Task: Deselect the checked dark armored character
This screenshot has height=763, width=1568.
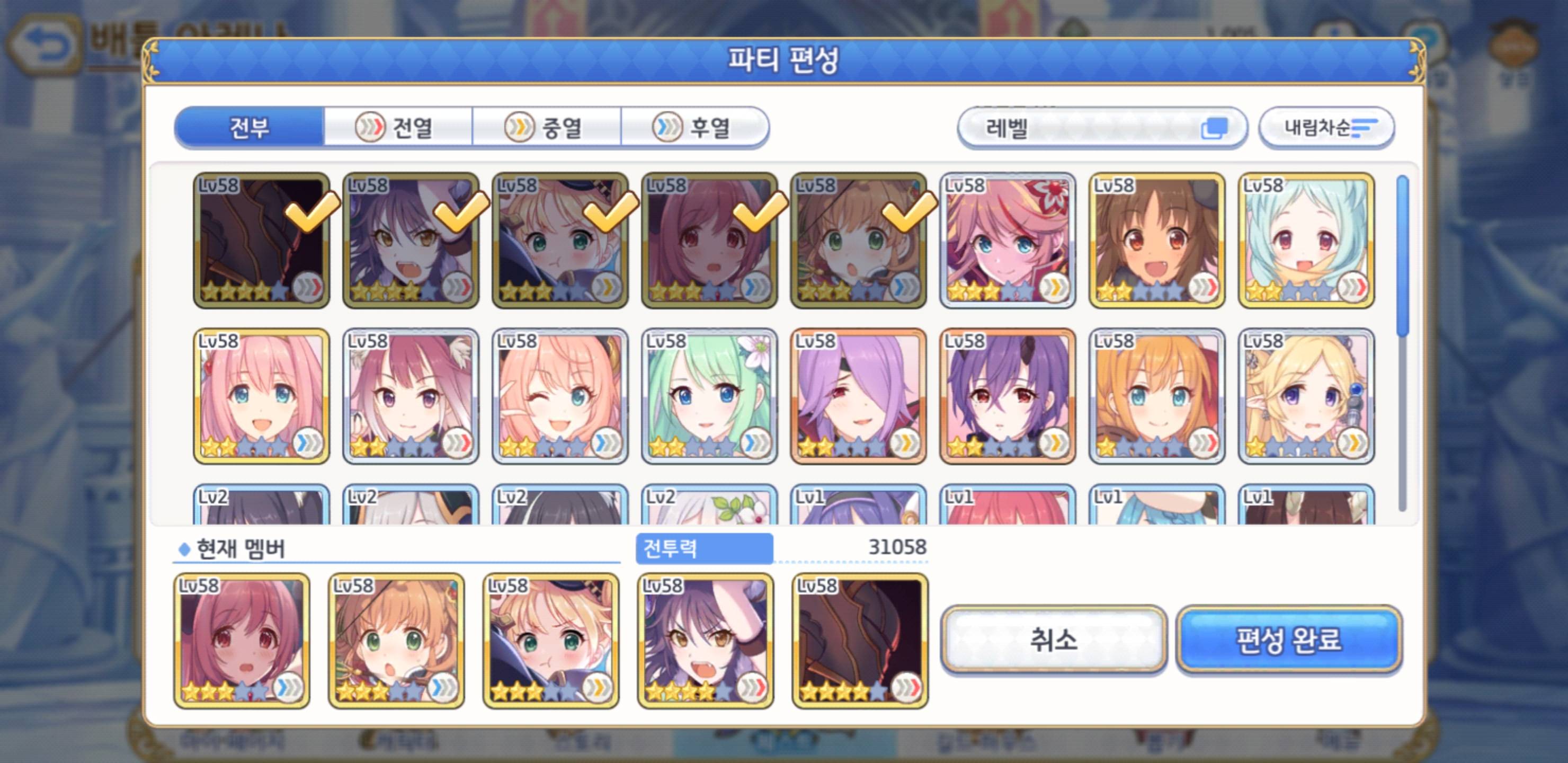Action: coord(262,241)
